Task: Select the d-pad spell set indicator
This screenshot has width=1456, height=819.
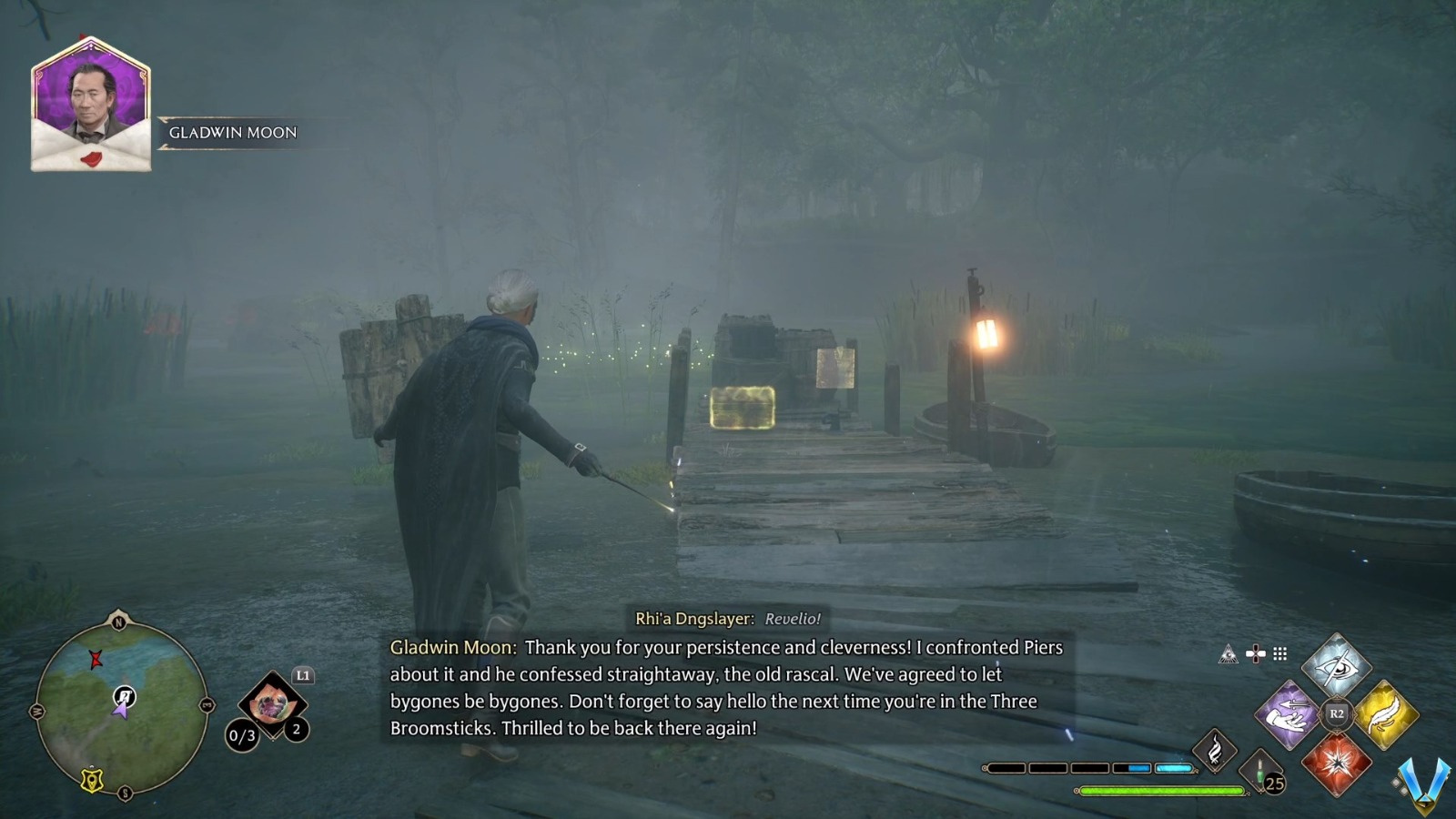Action: tap(1255, 654)
